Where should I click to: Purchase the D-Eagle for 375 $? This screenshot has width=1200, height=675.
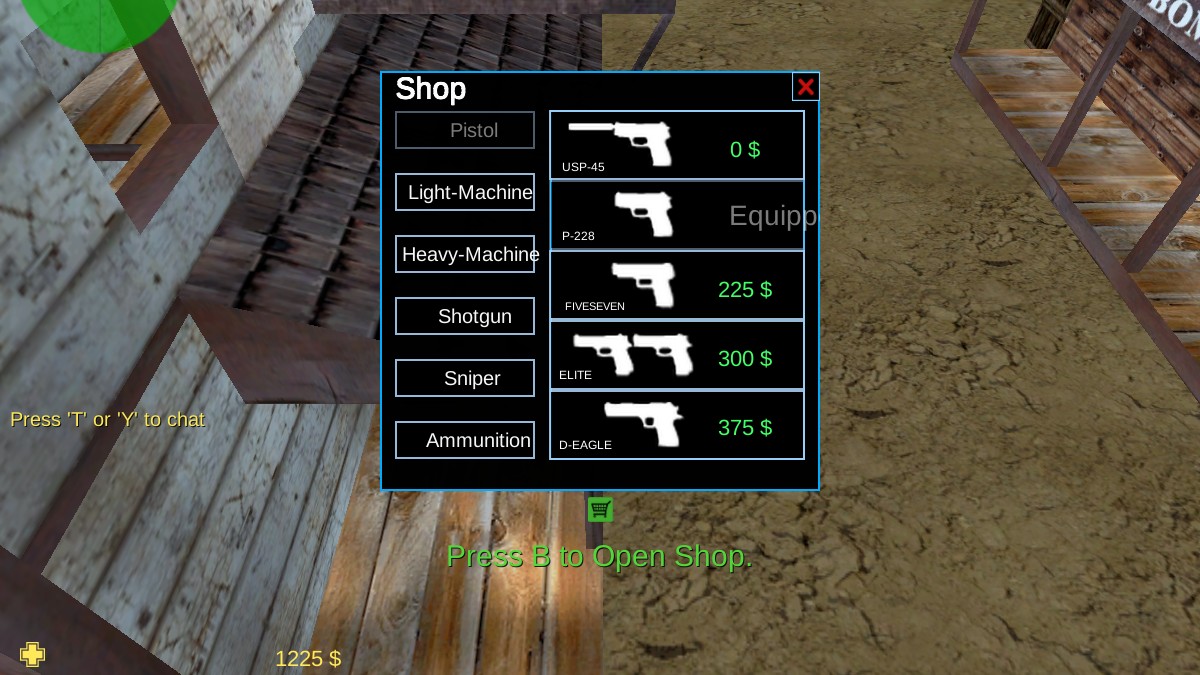coord(677,425)
